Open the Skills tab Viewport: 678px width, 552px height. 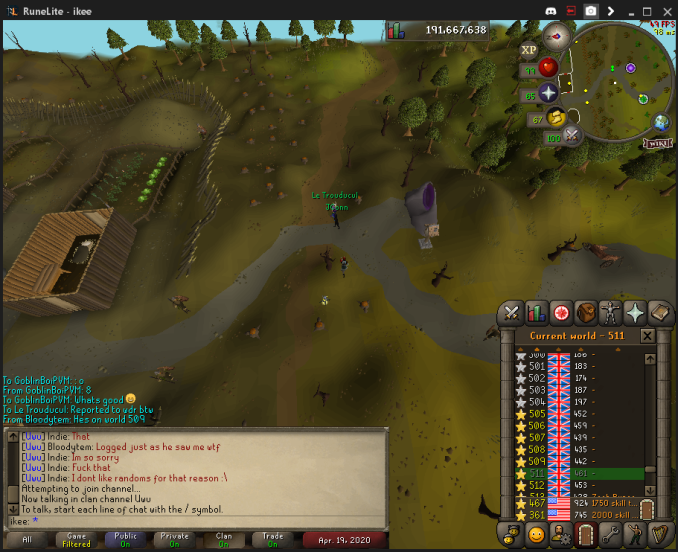[537, 312]
